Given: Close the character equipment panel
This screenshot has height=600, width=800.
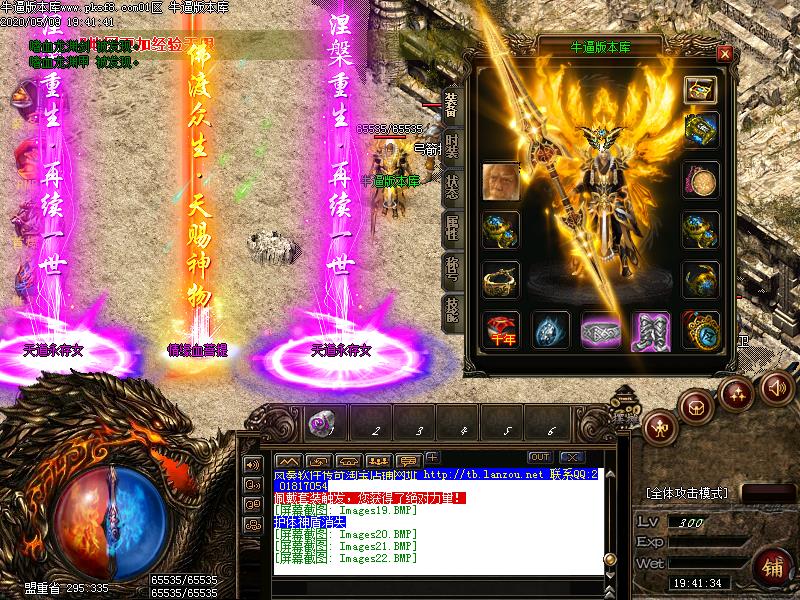Looking at the screenshot, I should pyautogui.click(x=724, y=53).
